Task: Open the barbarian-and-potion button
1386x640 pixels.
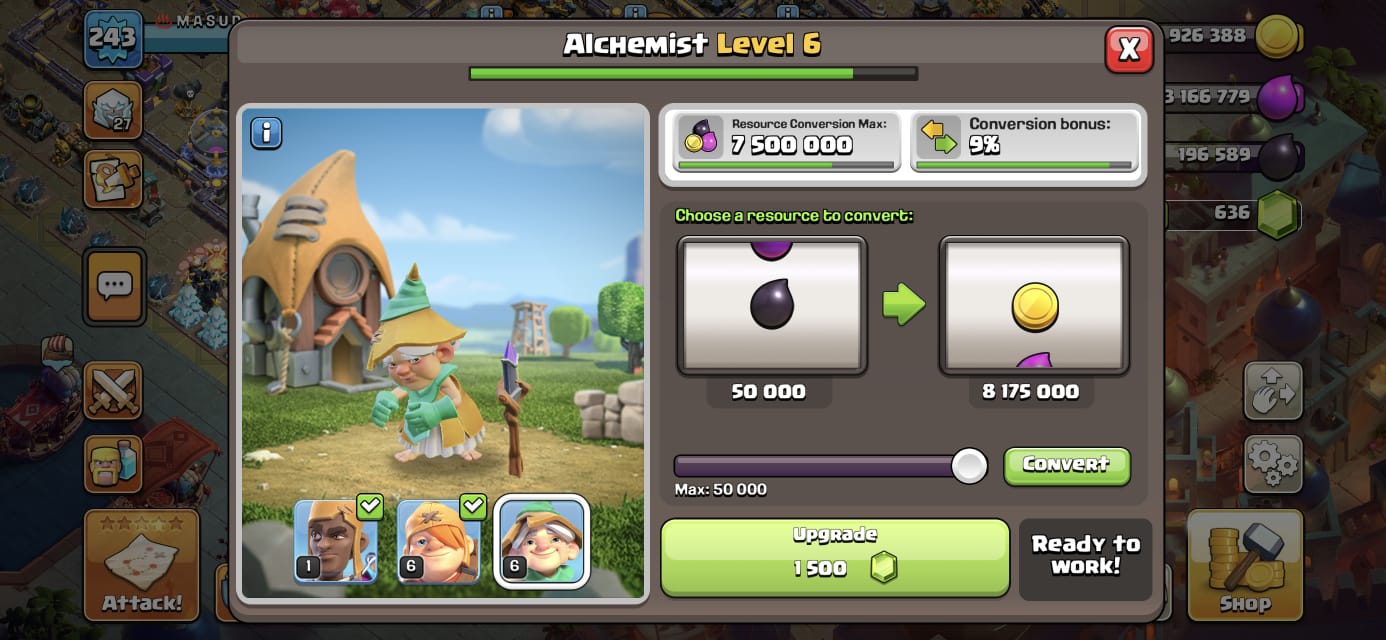Action: (113, 463)
